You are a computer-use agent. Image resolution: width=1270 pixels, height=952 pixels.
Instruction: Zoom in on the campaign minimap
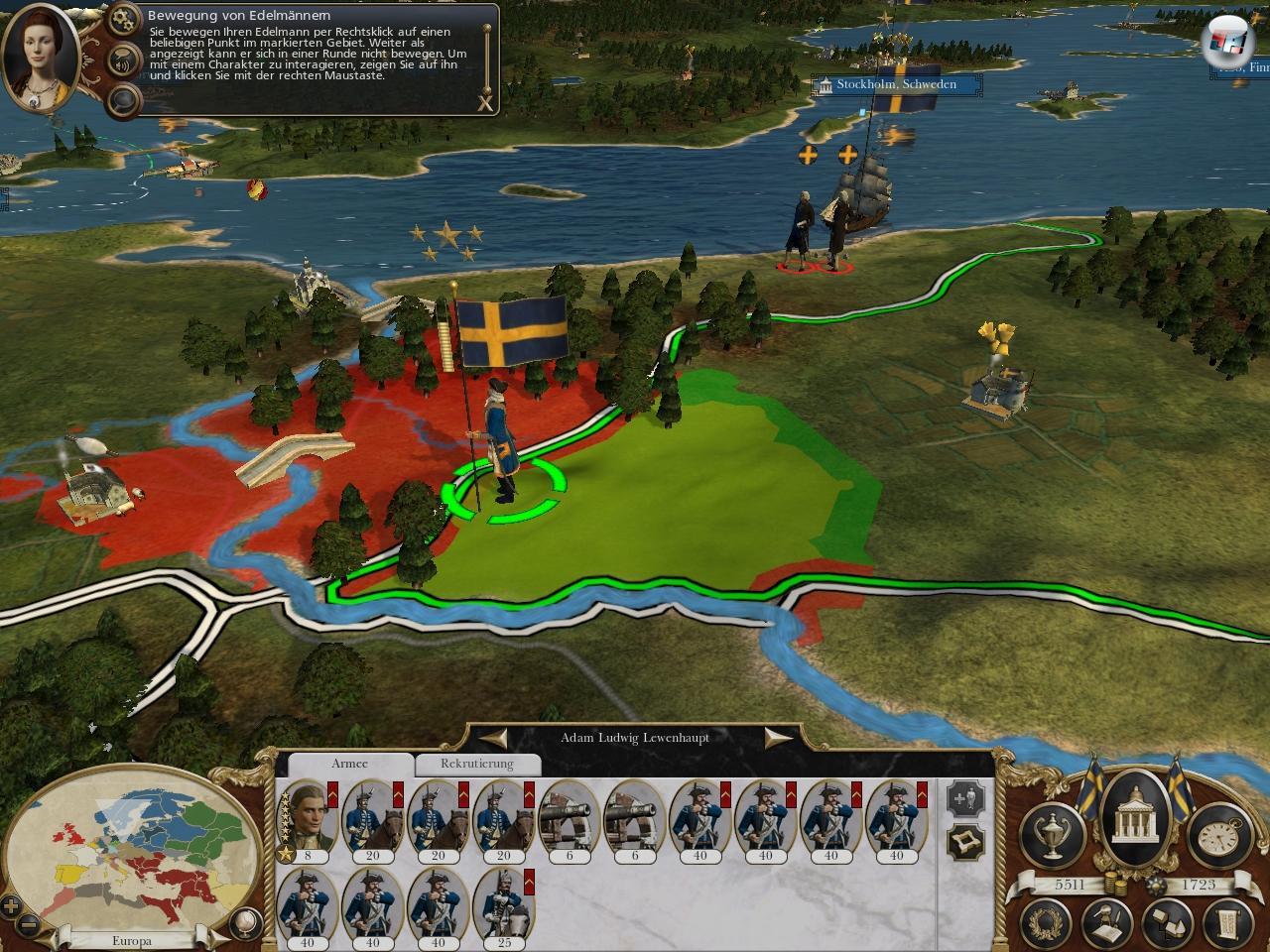tap(11, 905)
